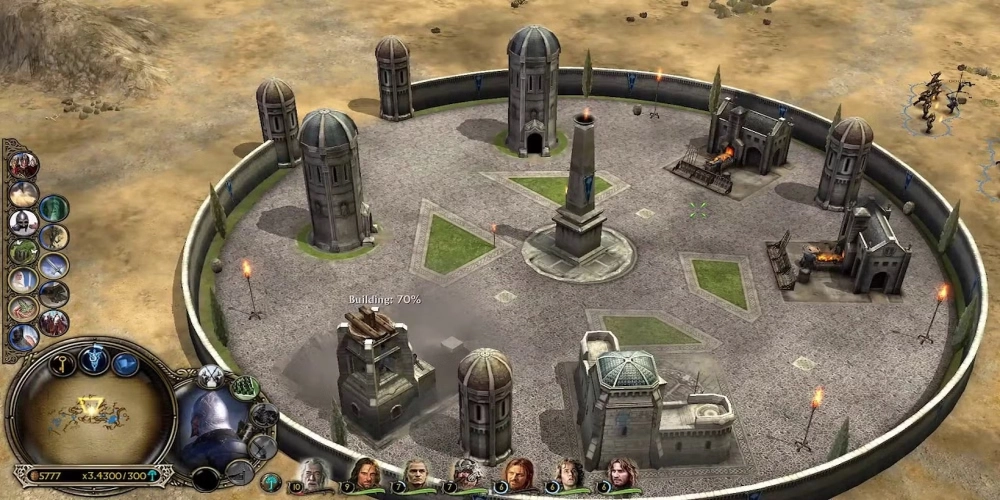The image size is (1000, 500).
Task: Open the key icon above the minimap
Action: tap(62, 364)
